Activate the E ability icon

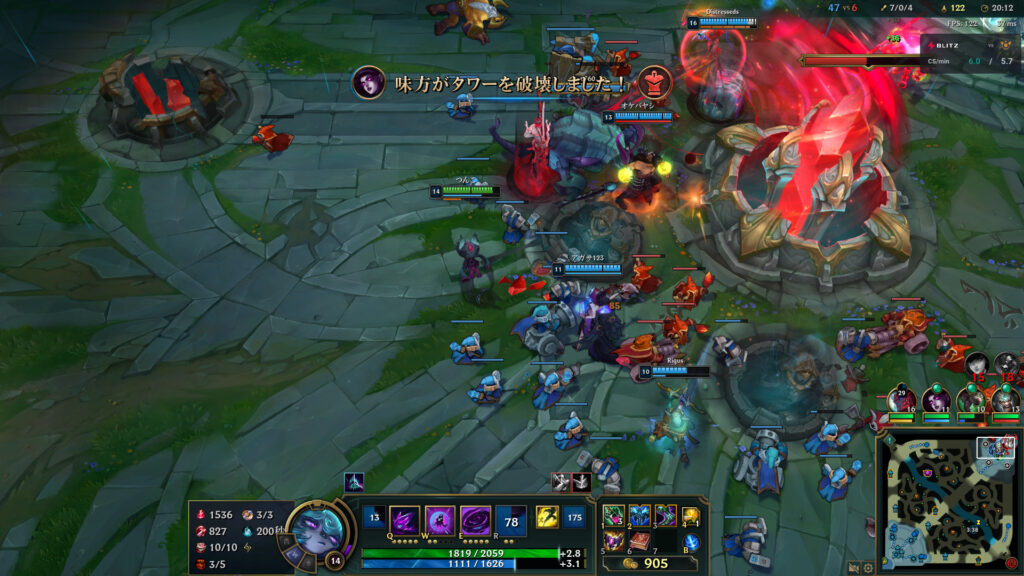[474, 520]
